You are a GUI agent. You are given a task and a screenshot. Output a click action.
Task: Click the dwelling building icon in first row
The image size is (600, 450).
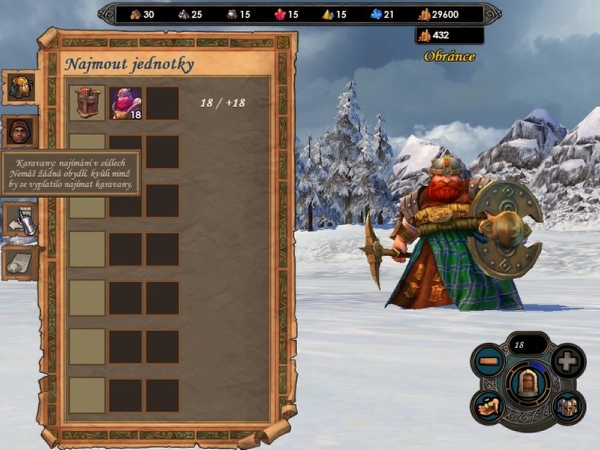(x=88, y=103)
